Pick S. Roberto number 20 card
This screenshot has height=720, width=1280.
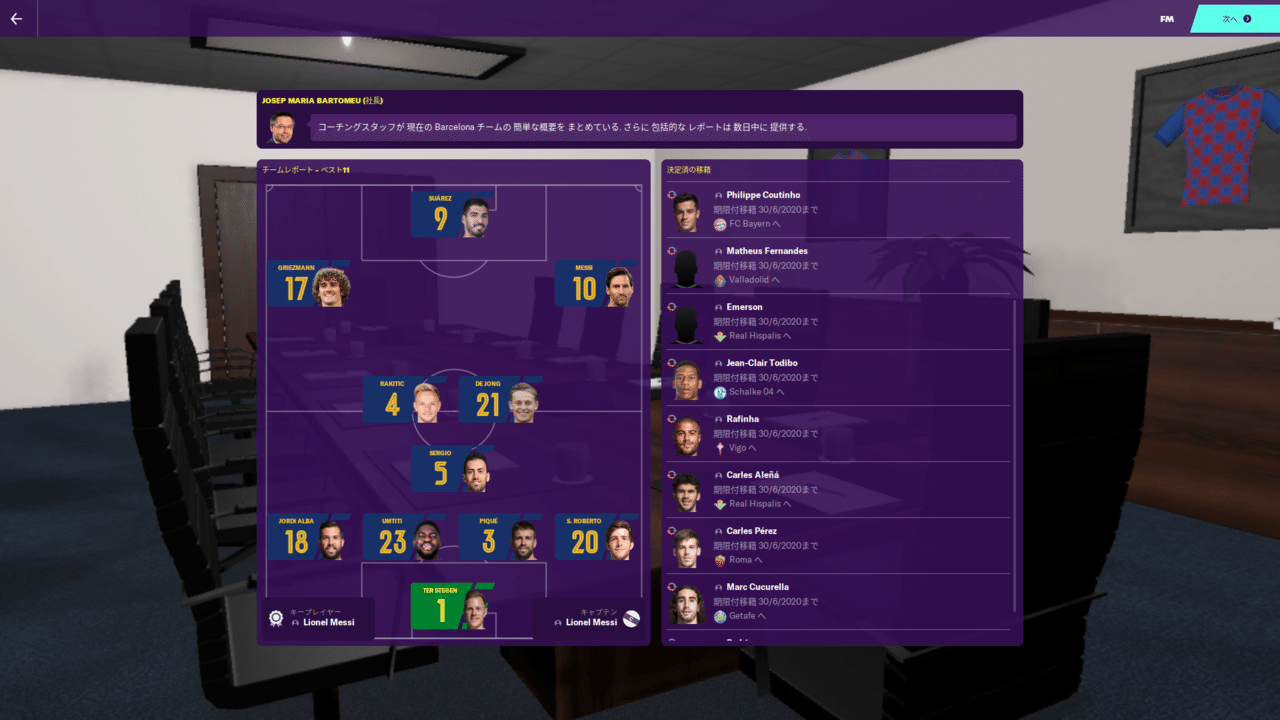(x=596, y=537)
